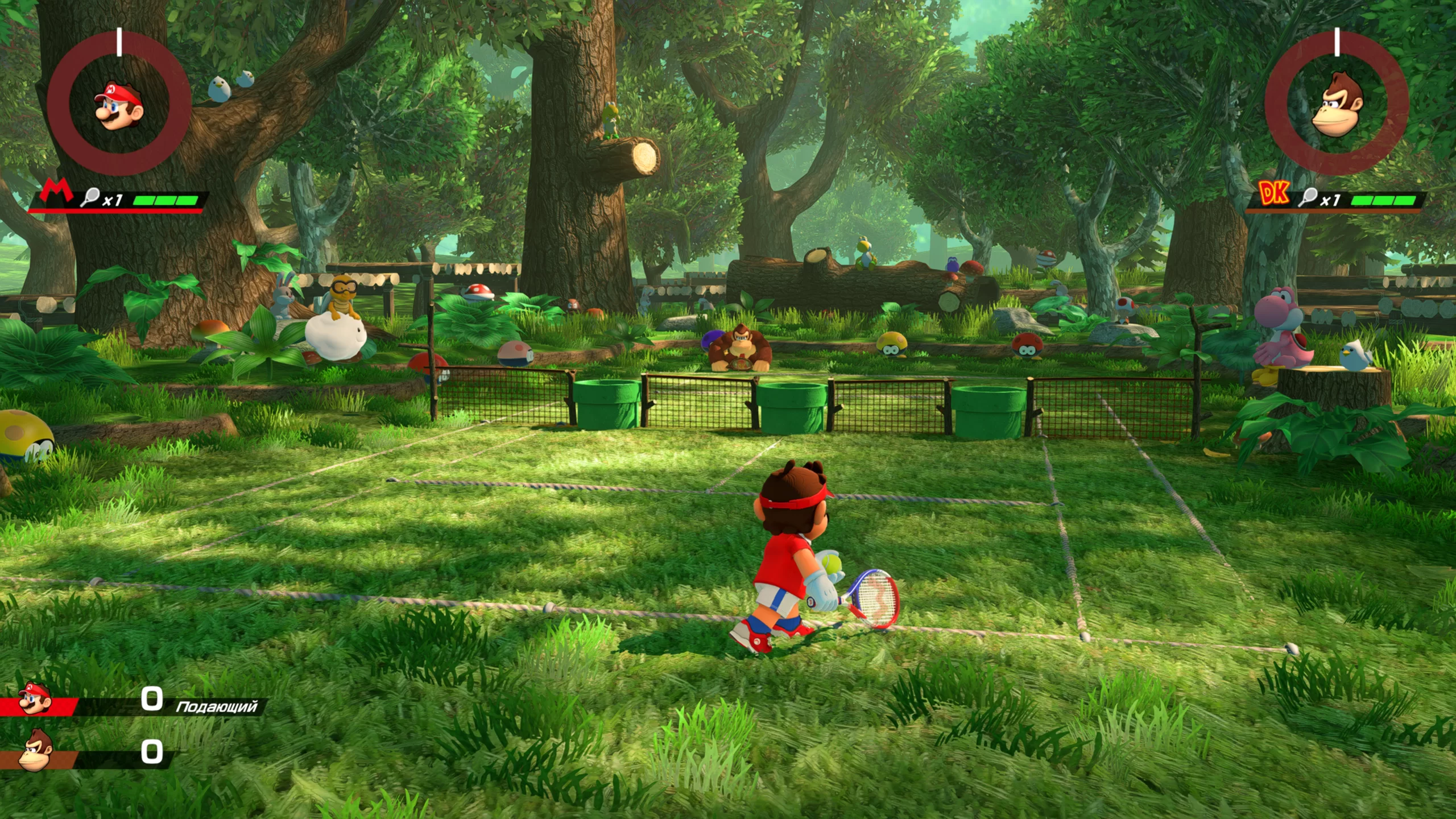Click Mario's portrait in the energy gauge
The height and width of the screenshot is (819, 1456).
coord(118,106)
